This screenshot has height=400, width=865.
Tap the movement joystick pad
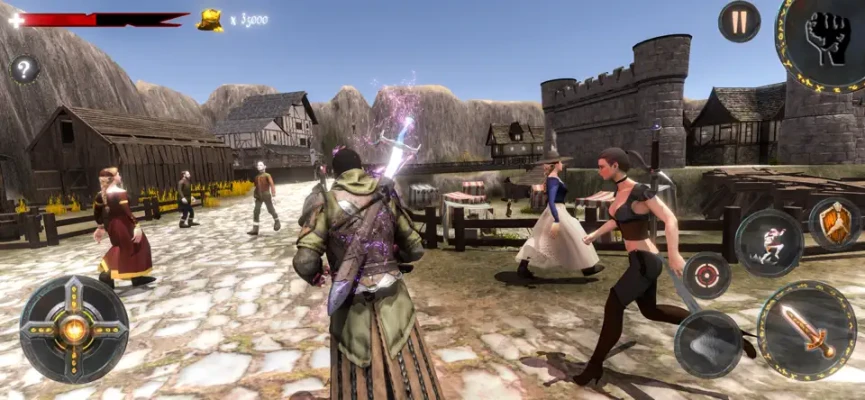point(74,329)
